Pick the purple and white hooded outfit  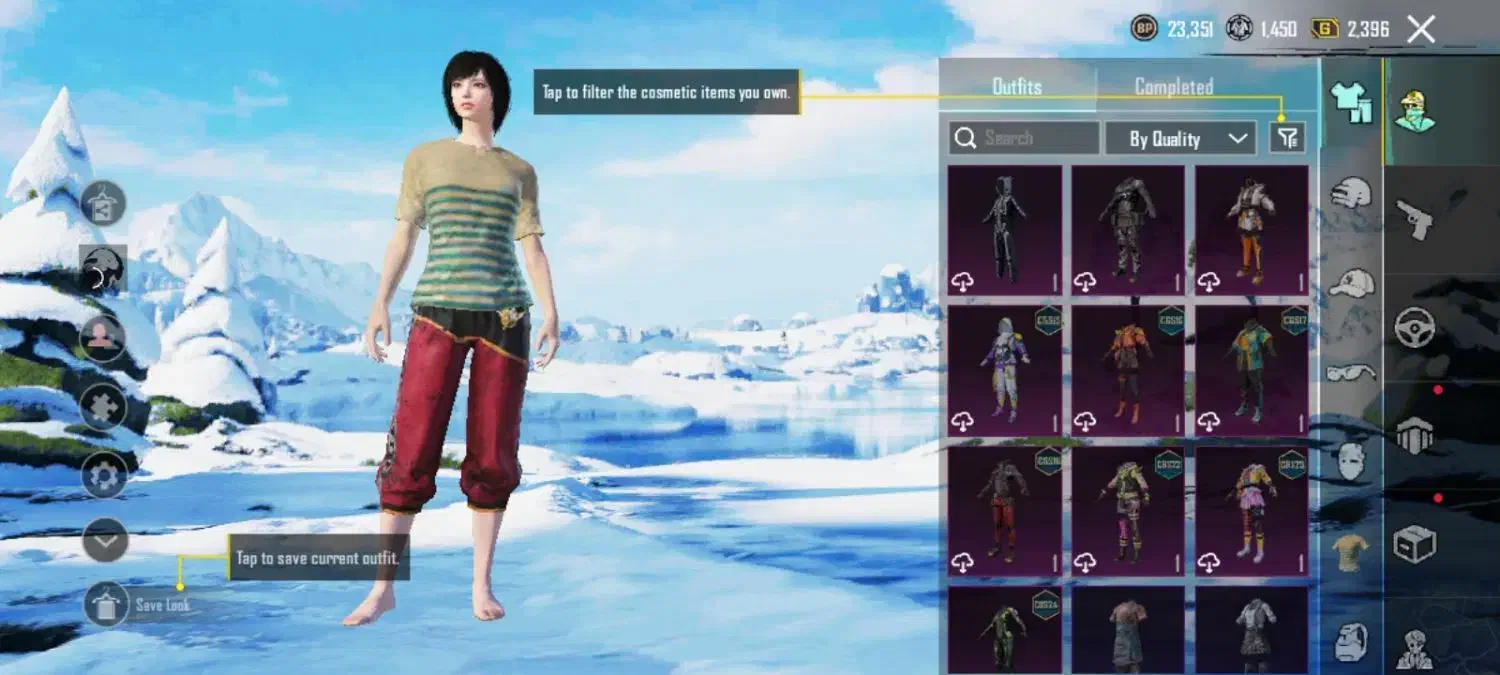click(x=1005, y=370)
